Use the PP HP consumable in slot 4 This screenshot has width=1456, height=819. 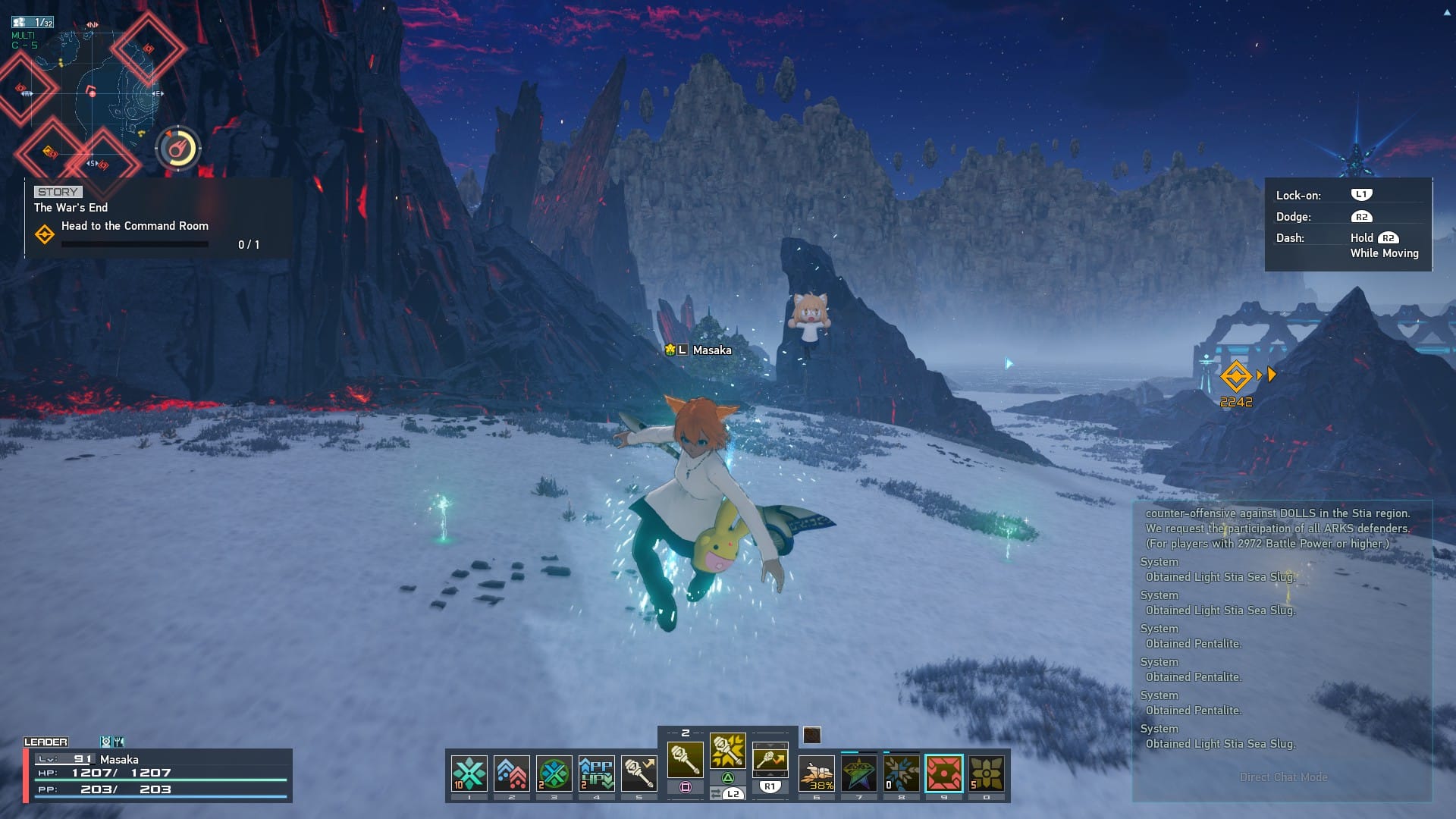596,773
